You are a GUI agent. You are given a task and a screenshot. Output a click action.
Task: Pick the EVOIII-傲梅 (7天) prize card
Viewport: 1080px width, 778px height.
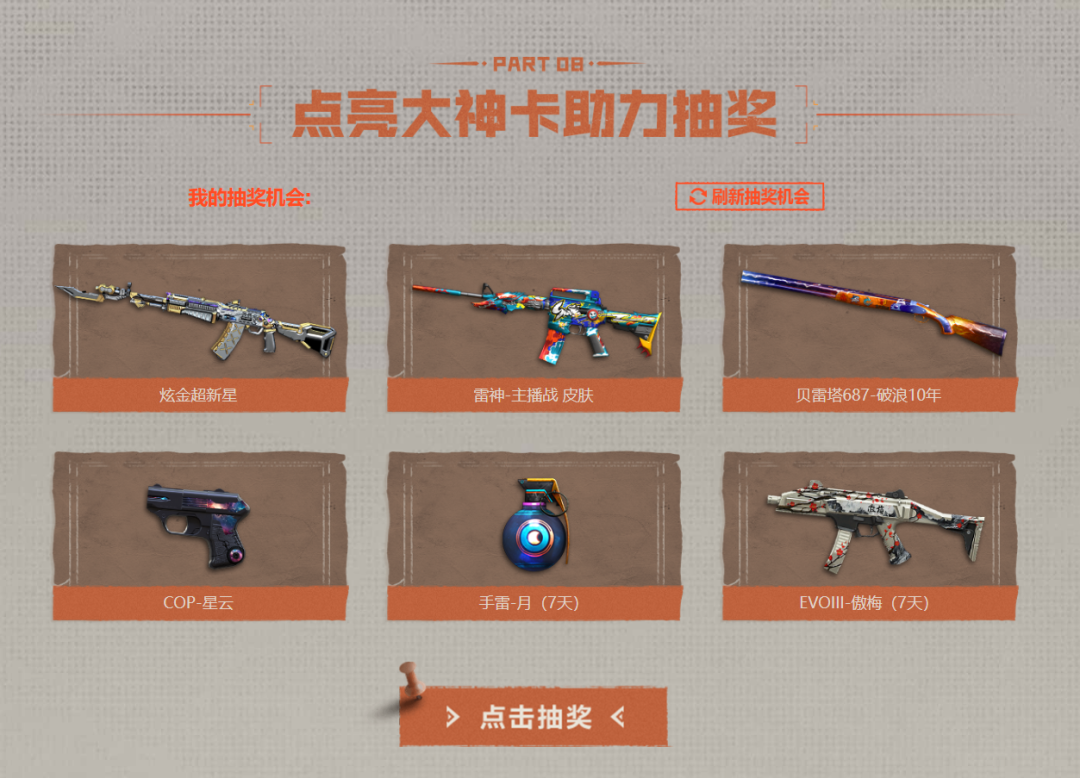[869, 535]
